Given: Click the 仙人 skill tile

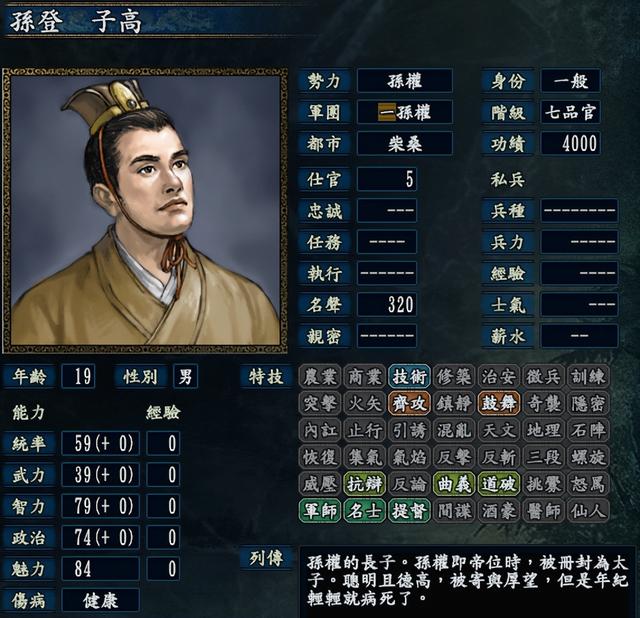Looking at the screenshot, I should (589, 511).
